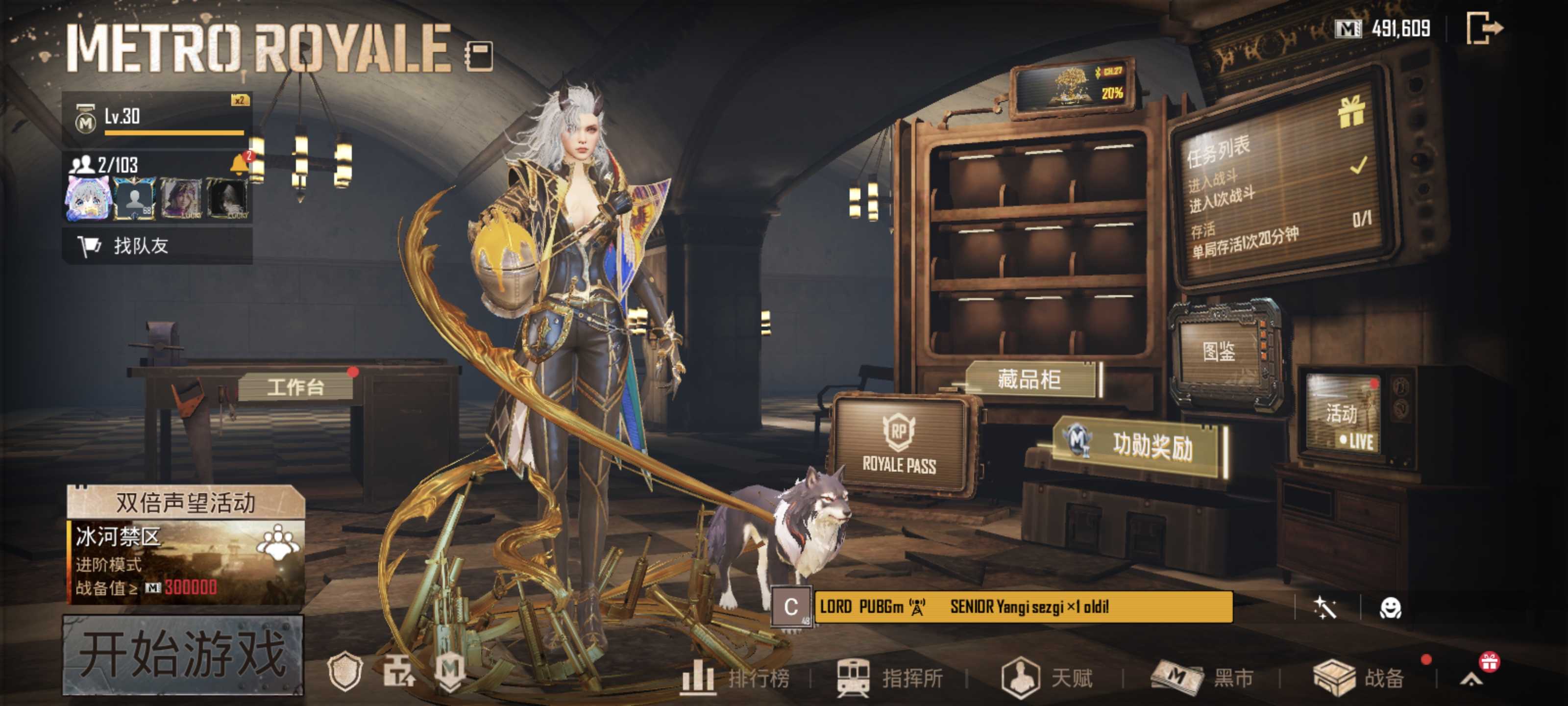1568x706 pixels.
Task: Exit Metro Royale via the exit icon
Action: 1484,28
